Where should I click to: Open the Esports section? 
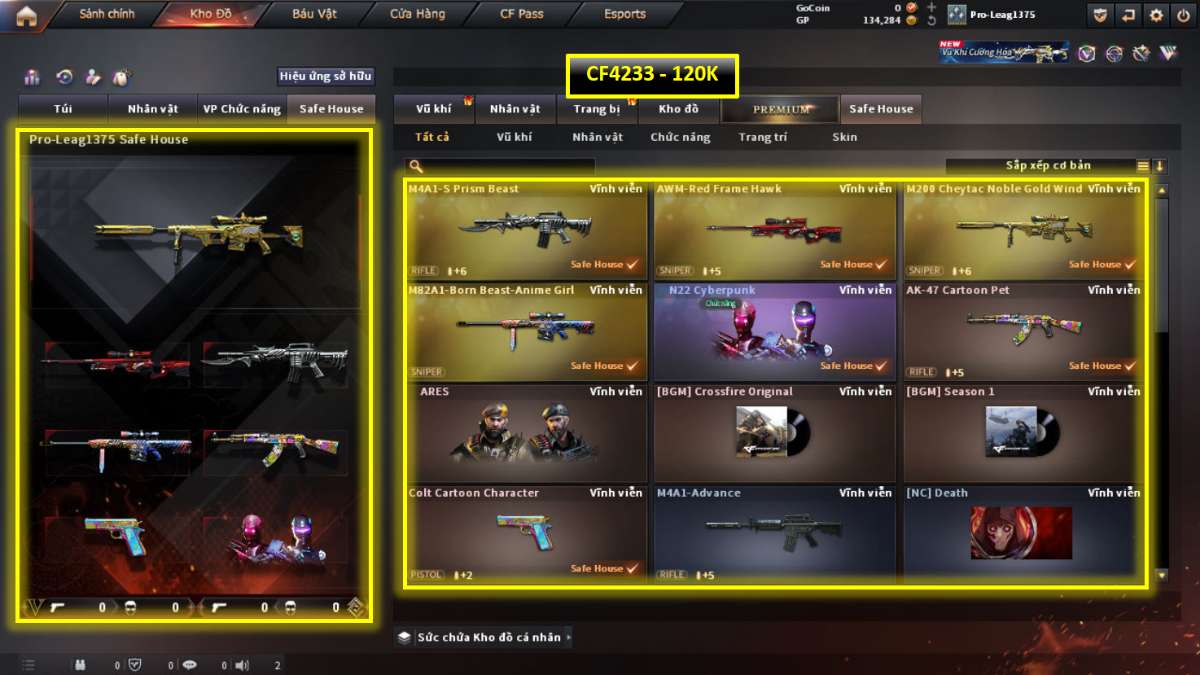pyautogui.click(x=625, y=15)
